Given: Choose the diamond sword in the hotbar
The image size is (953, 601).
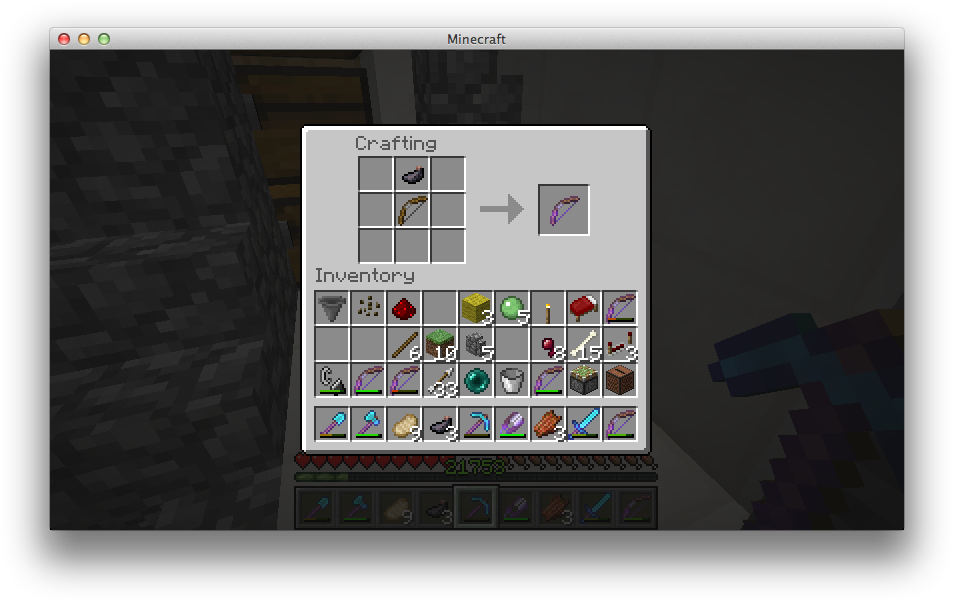Looking at the screenshot, I should click(x=583, y=425).
